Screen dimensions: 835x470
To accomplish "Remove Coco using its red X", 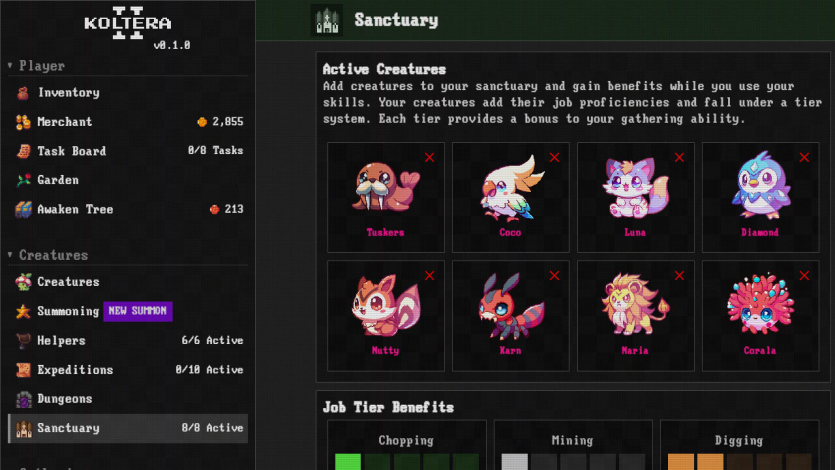I will [x=554, y=157].
